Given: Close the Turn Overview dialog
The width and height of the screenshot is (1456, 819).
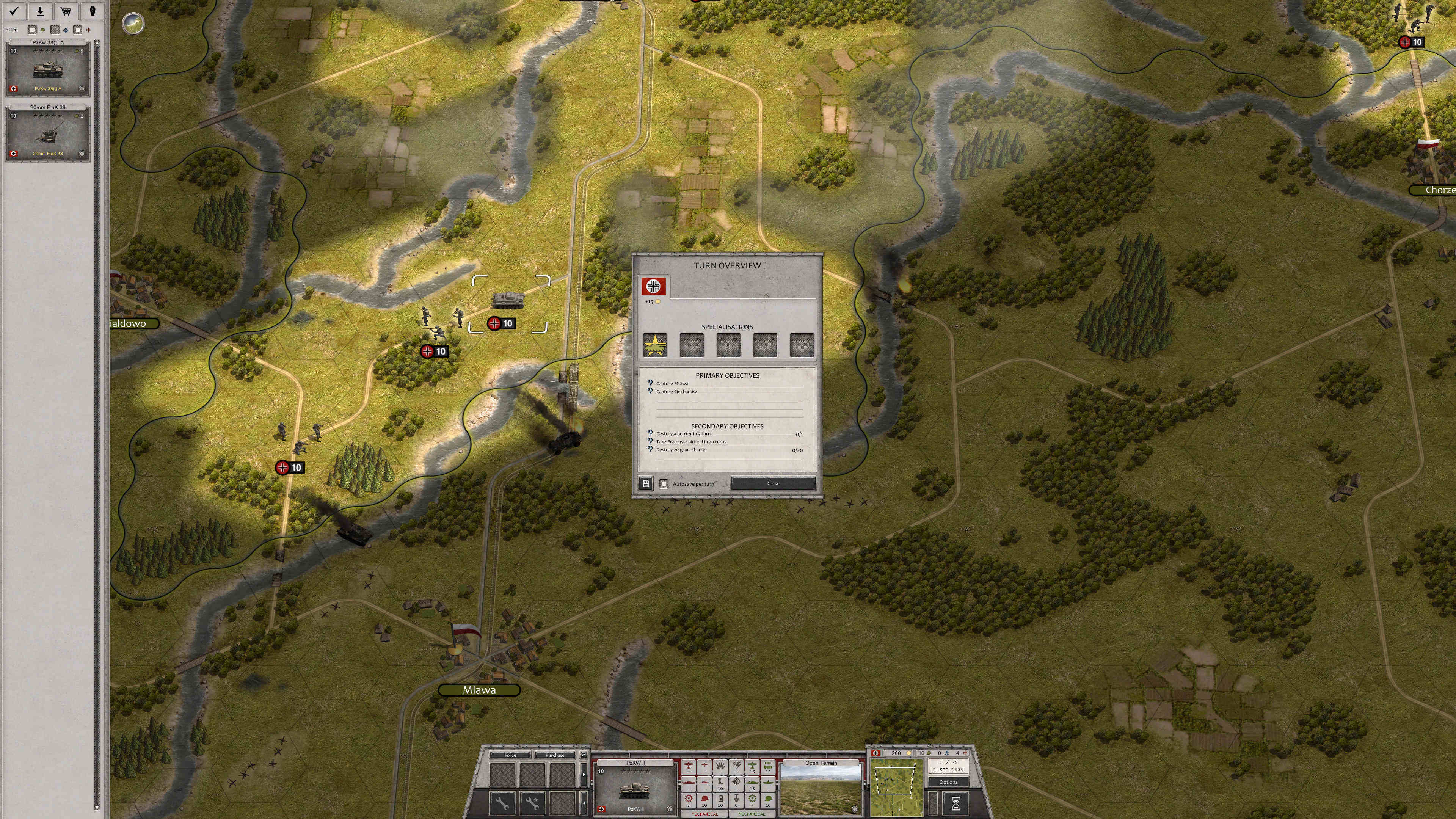Looking at the screenshot, I should click(x=773, y=484).
